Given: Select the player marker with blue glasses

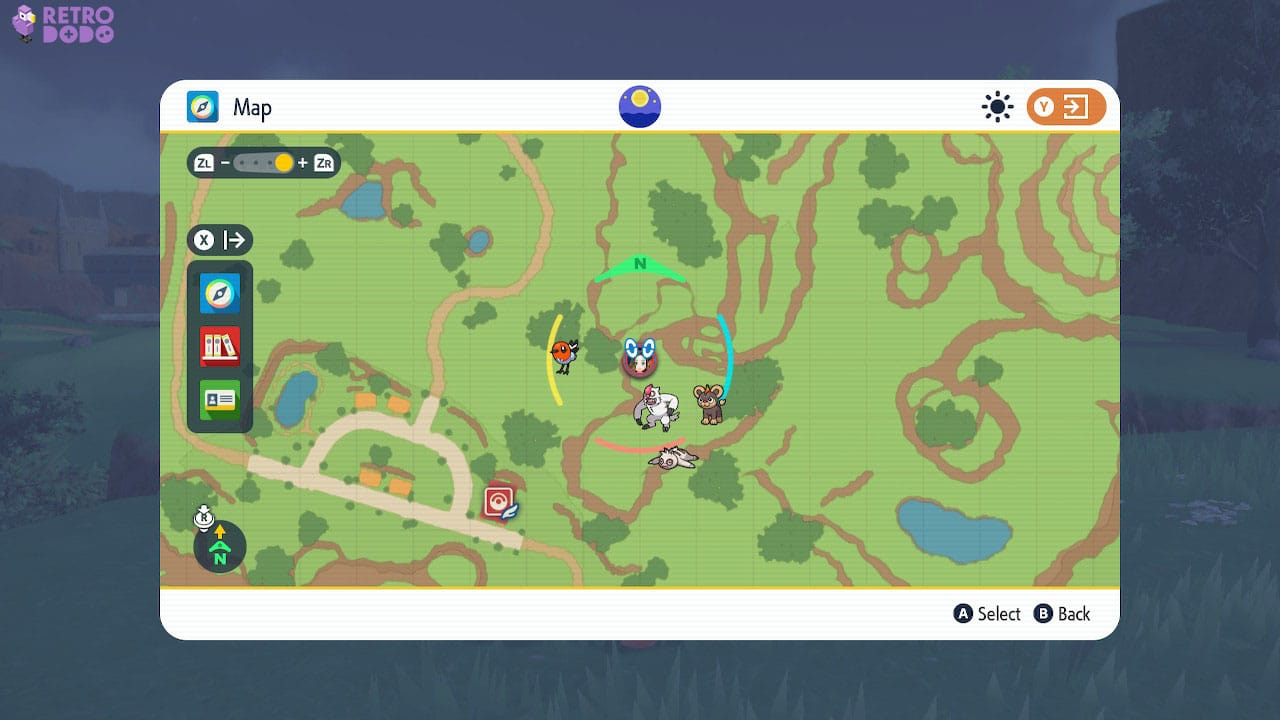Looking at the screenshot, I should coord(638,357).
